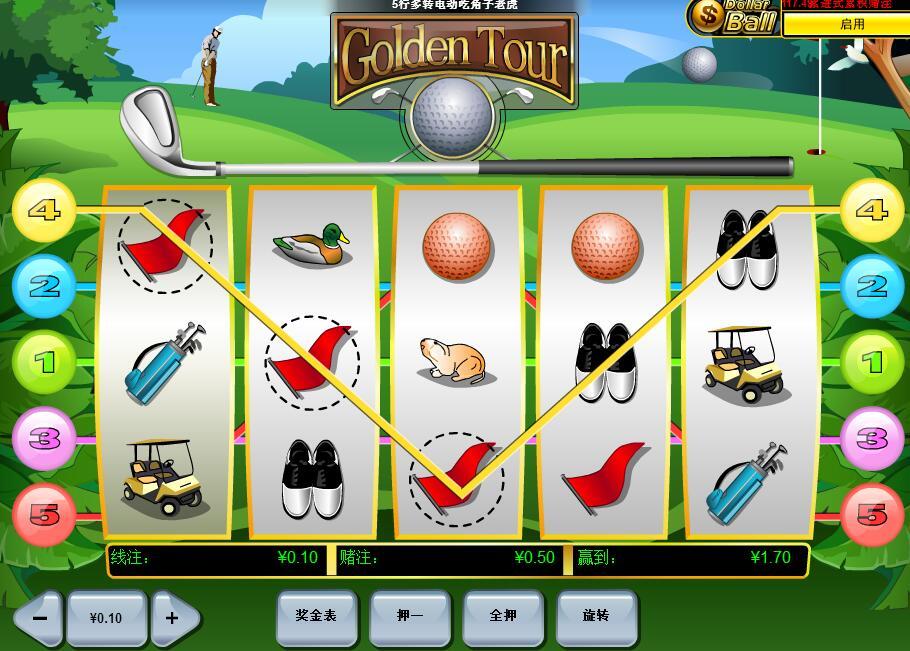Decrease coin value with the minus button
The width and height of the screenshot is (910, 651).
point(40,618)
